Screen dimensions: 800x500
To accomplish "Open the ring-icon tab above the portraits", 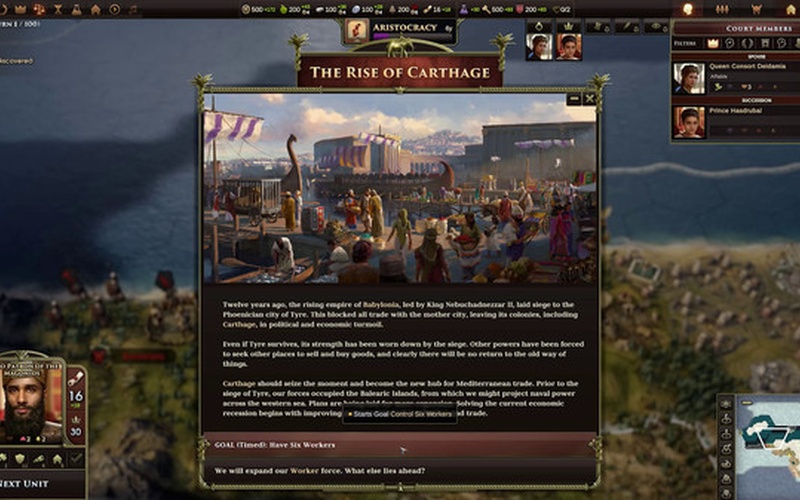I will (539, 26).
